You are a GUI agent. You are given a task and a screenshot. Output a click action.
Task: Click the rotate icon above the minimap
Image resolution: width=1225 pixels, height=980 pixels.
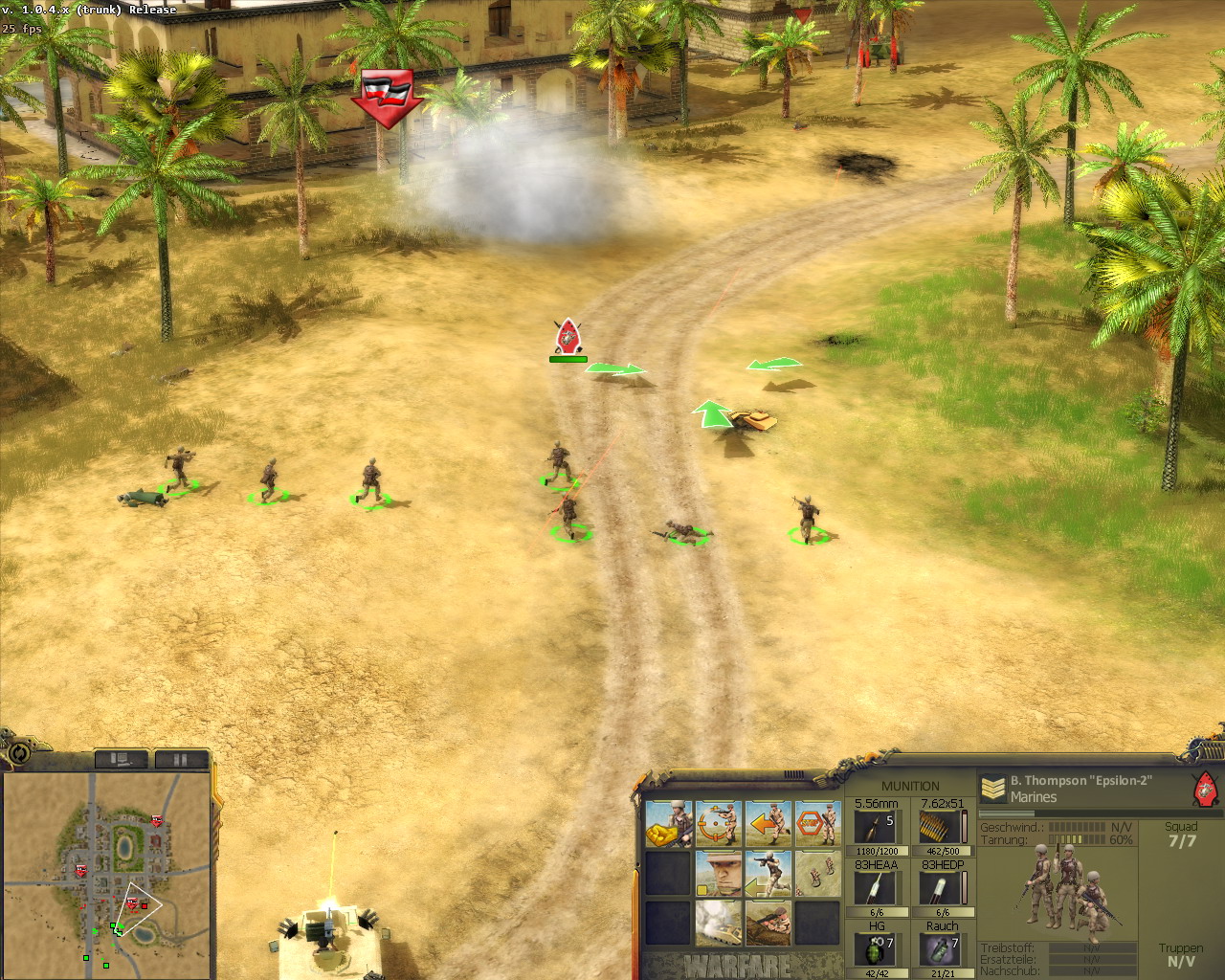click(x=19, y=757)
